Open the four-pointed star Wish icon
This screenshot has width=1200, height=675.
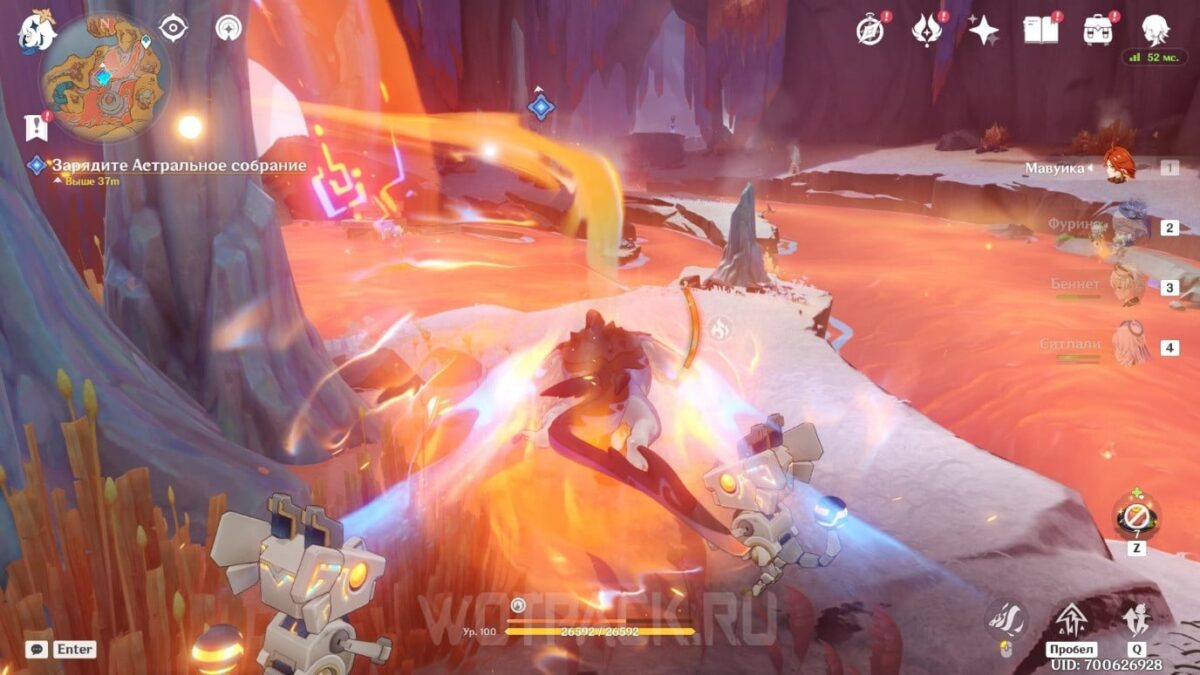coord(983,30)
